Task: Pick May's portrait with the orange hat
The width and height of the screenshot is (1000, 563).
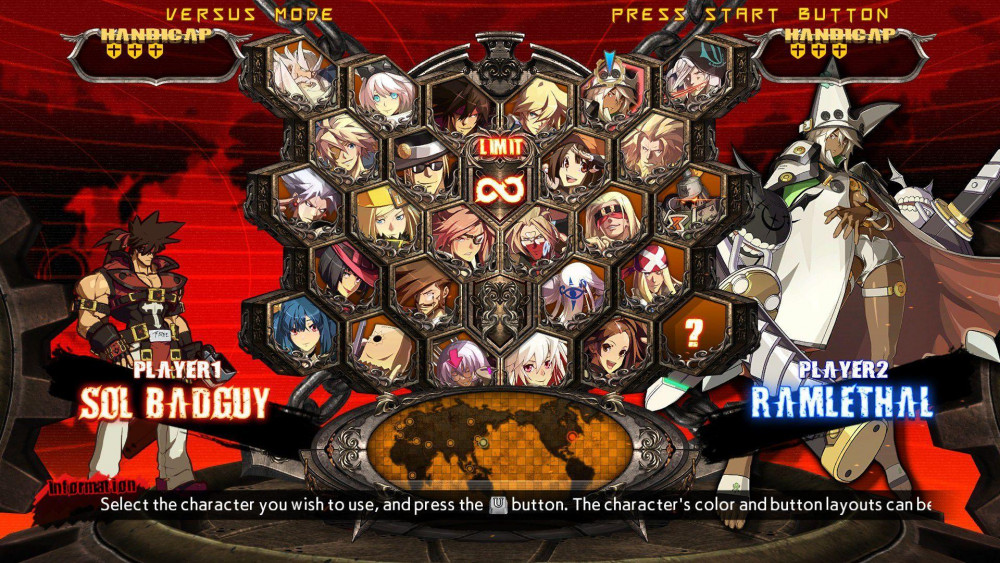Action: [573, 169]
